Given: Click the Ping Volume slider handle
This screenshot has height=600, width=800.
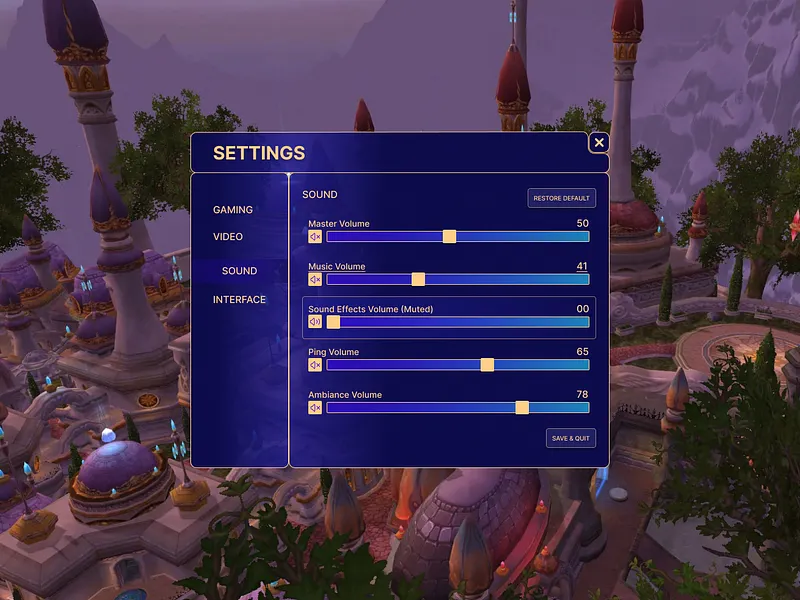Looking at the screenshot, I should (x=487, y=365).
